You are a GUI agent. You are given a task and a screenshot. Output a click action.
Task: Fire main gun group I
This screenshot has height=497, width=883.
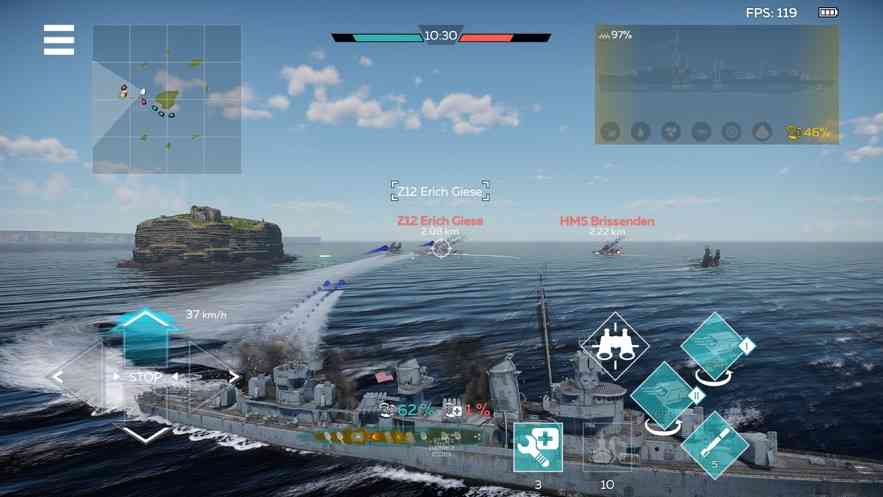tap(715, 347)
